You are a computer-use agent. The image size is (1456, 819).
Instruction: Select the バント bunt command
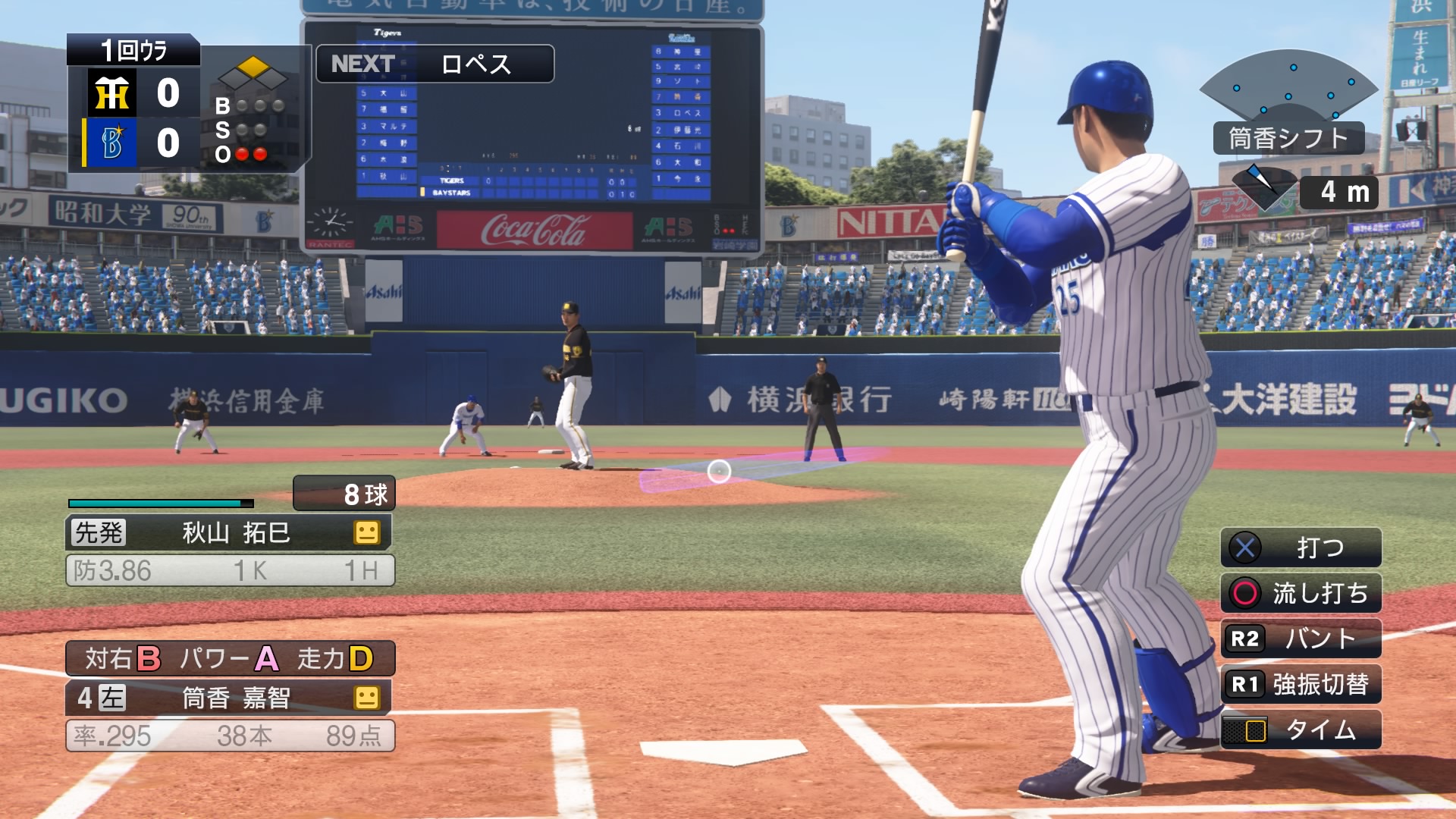(x=1301, y=639)
